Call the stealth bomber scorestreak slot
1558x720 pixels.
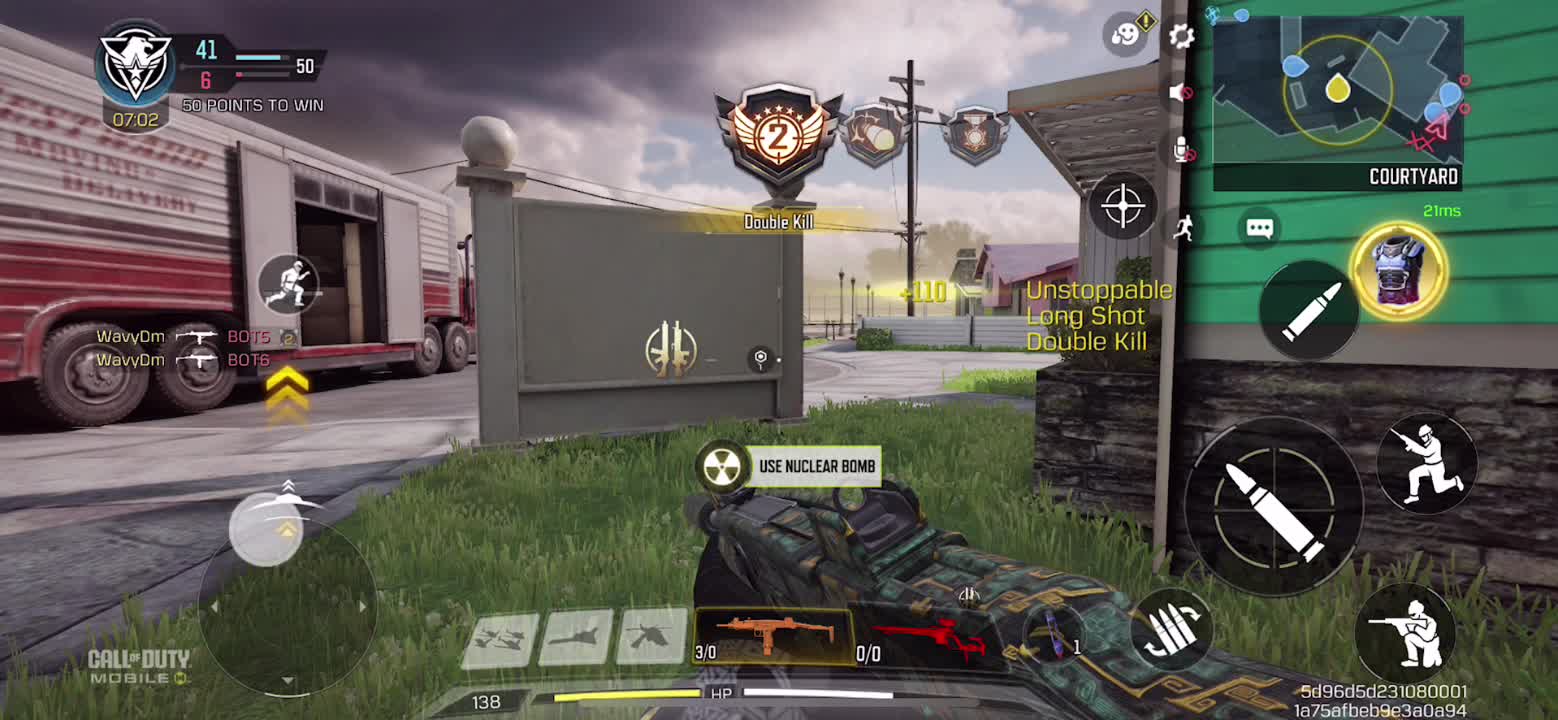coord(575,637)
